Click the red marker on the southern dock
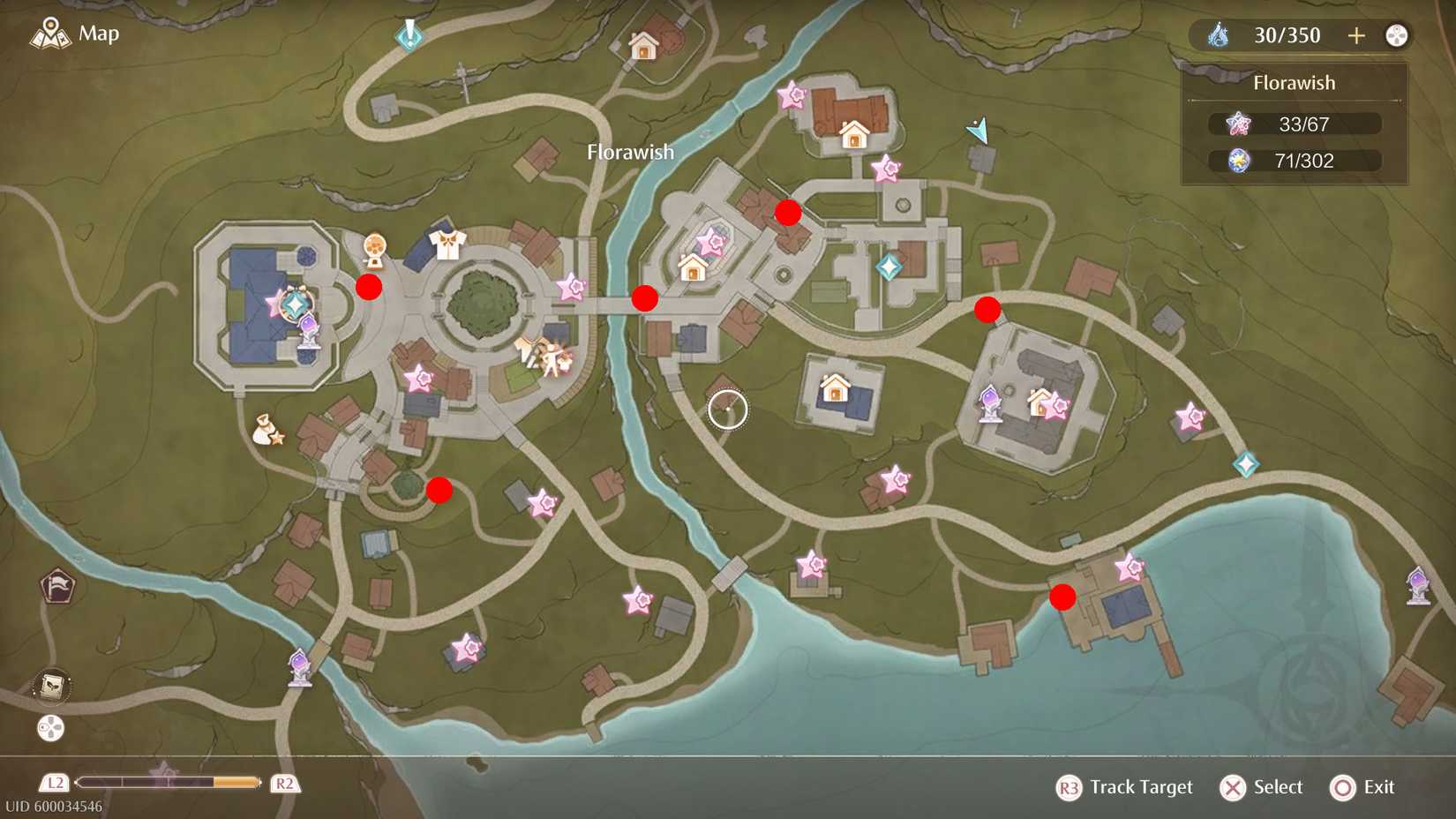The width and height of the screenshot is (1456, 819). [1063, 599]
